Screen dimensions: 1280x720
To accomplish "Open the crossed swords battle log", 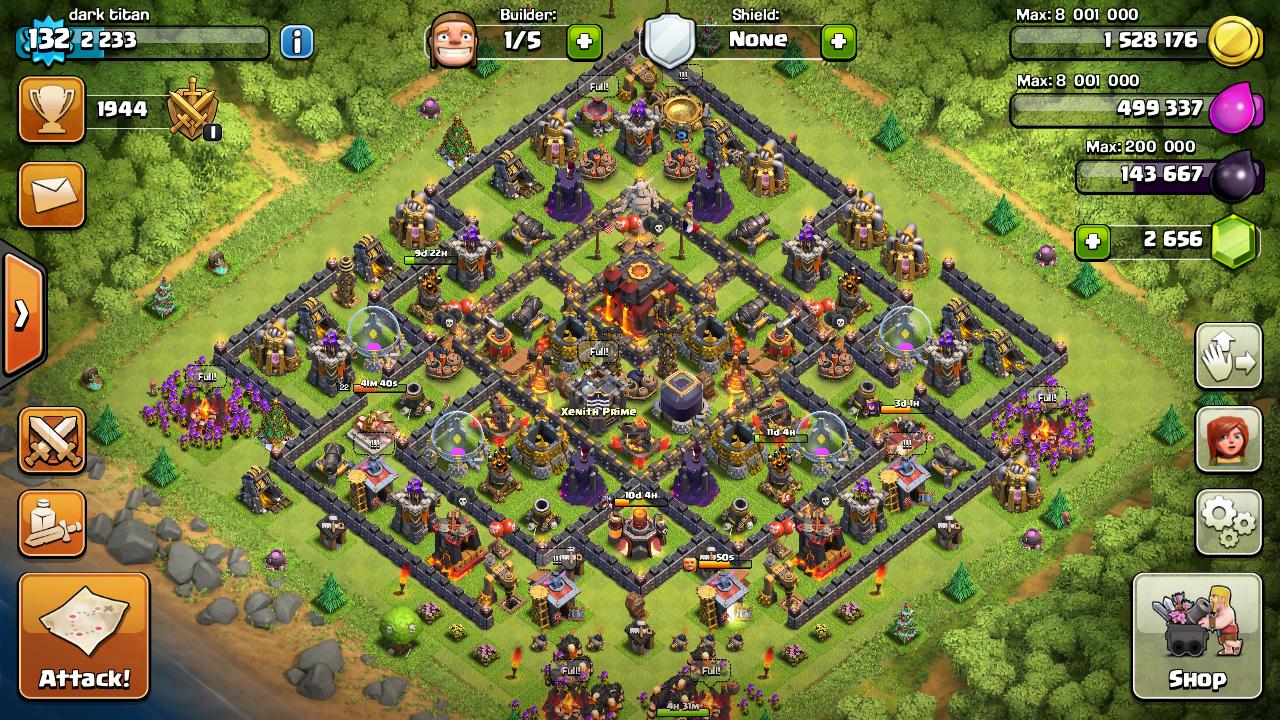I will coord(52,440).
